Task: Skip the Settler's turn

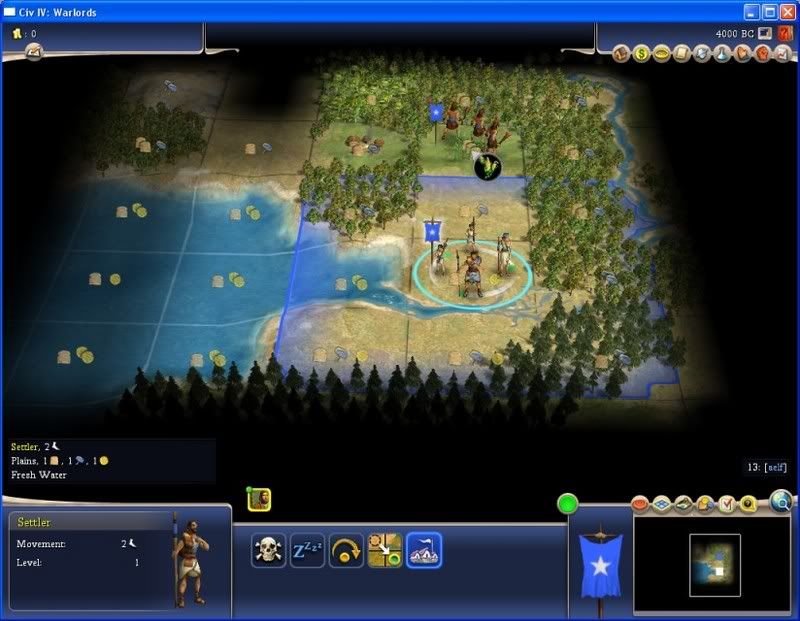Action: (x=346, y=550)
